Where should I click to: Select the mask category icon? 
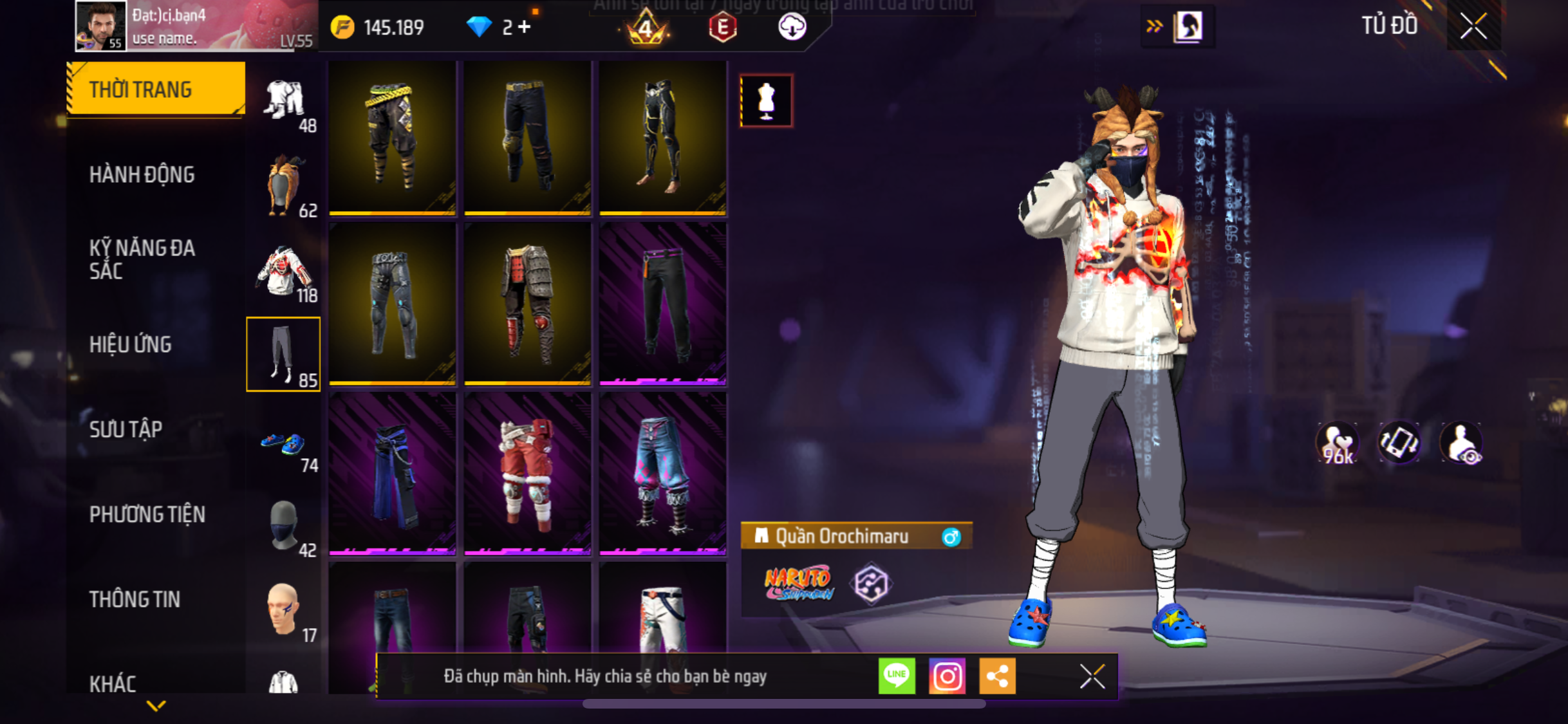coord(284,526)
